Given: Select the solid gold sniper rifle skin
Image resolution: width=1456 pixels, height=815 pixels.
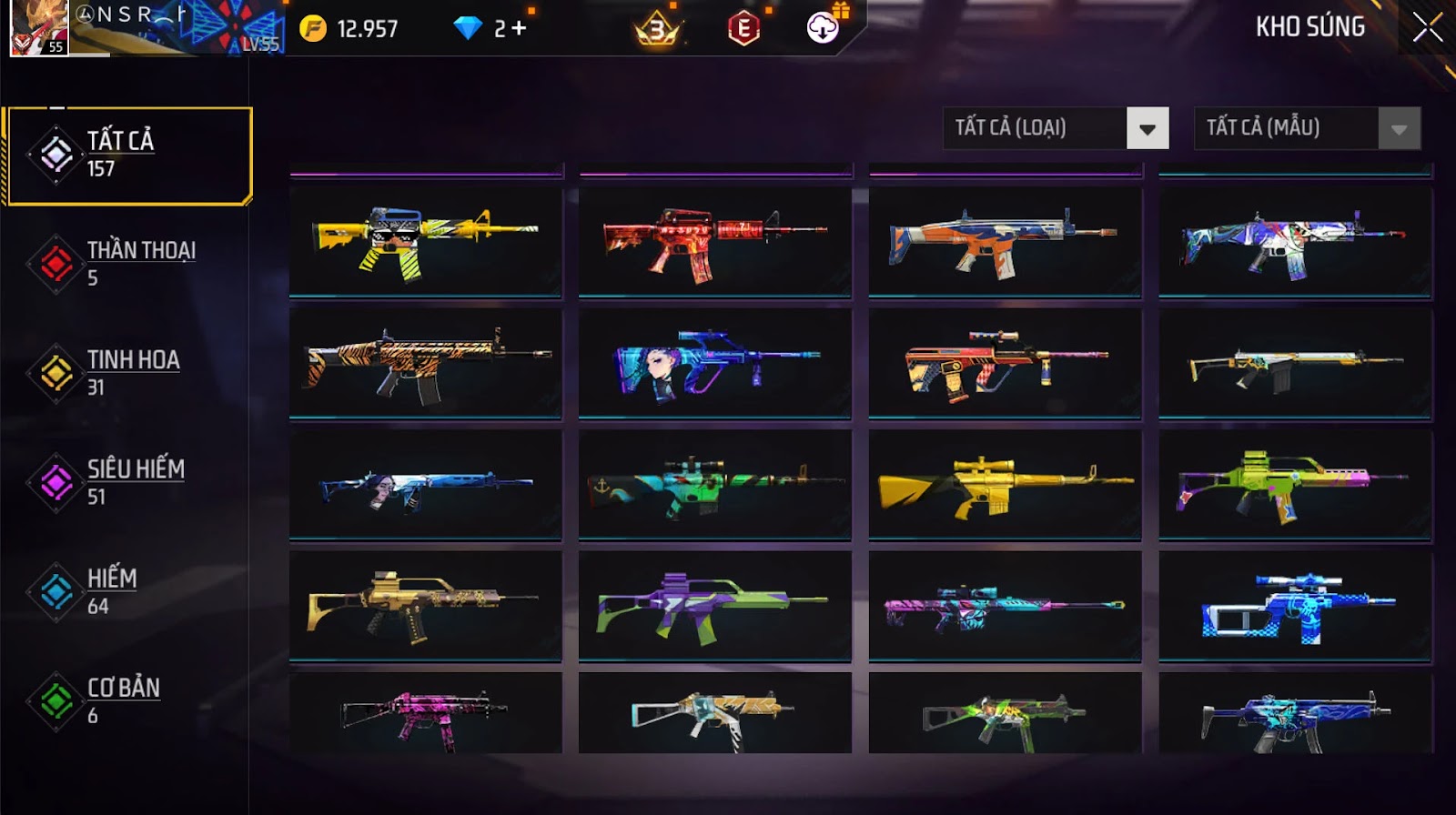Looking at the screenshot, I should click(x=1005, y=485).
